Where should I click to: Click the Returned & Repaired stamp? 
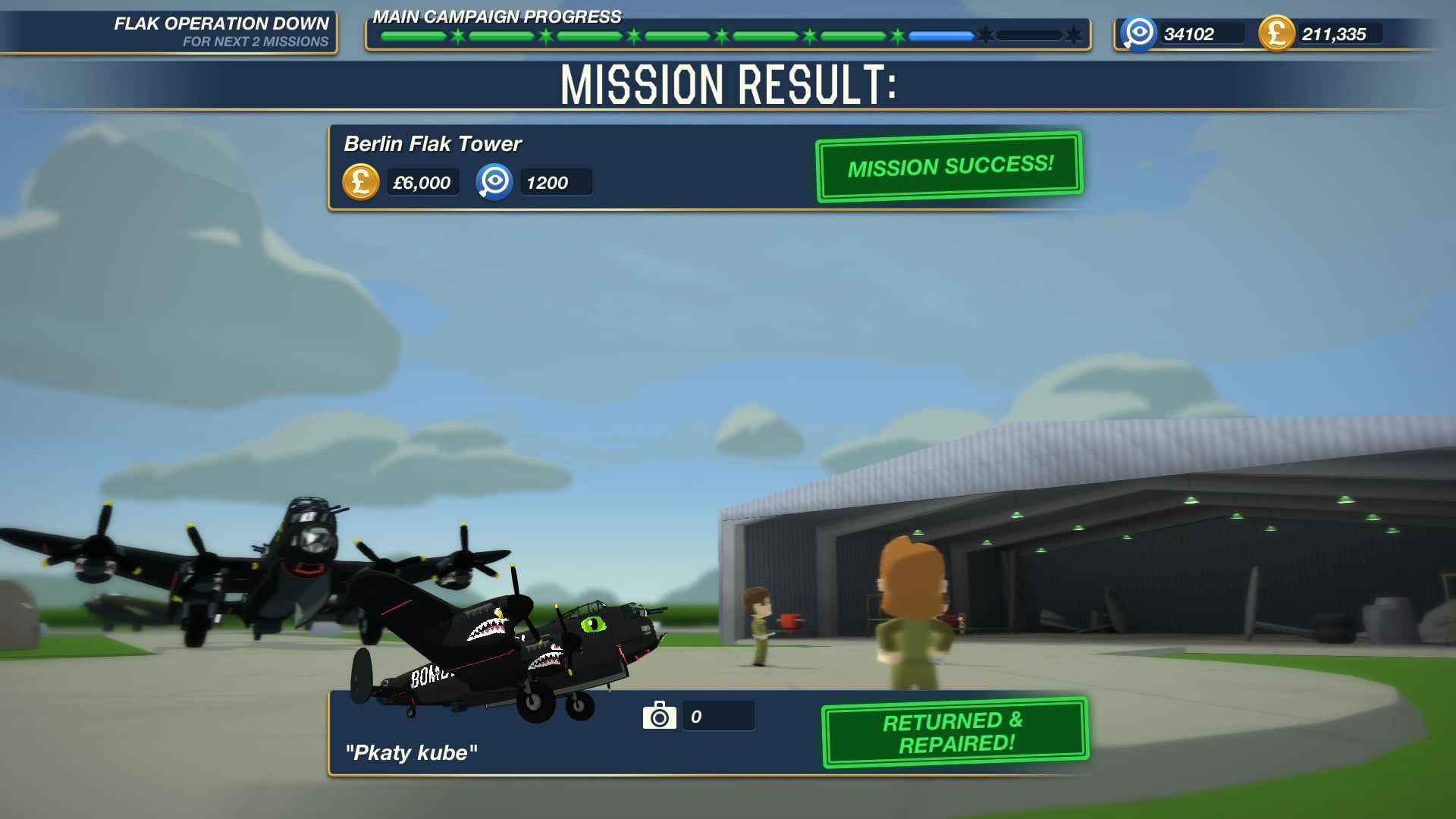point(955,732)
